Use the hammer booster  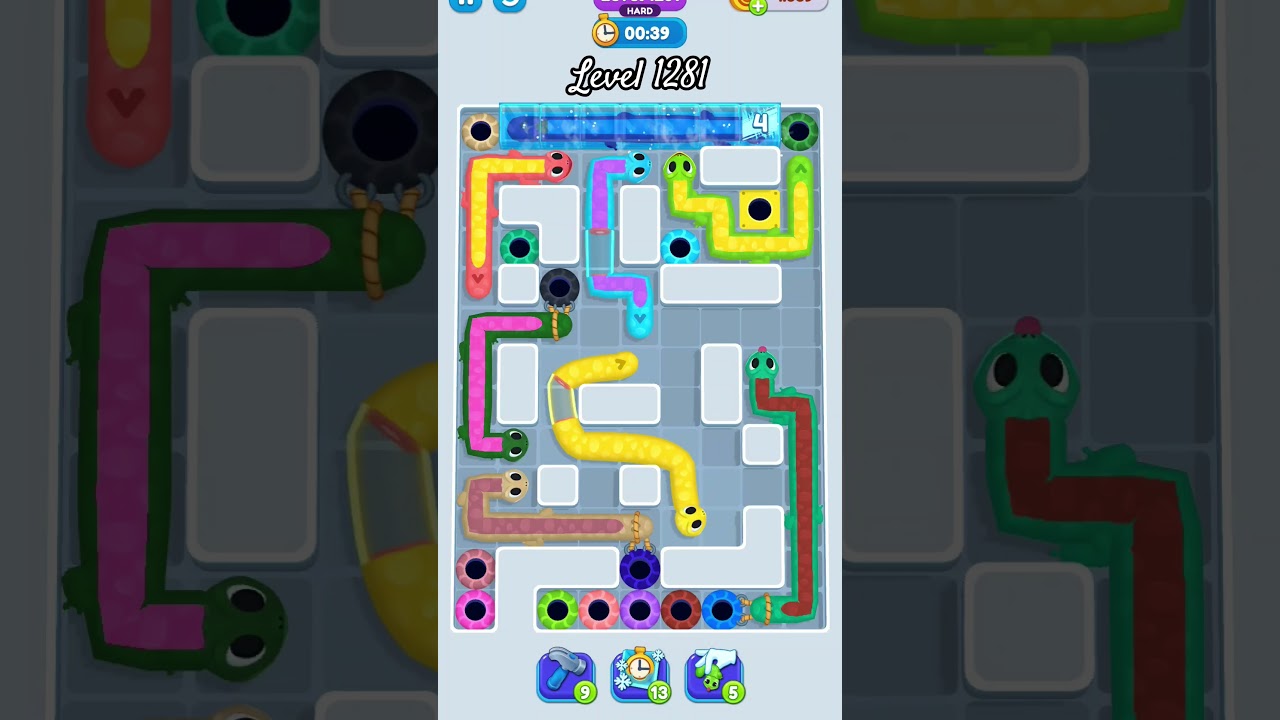tap(563, 676)
